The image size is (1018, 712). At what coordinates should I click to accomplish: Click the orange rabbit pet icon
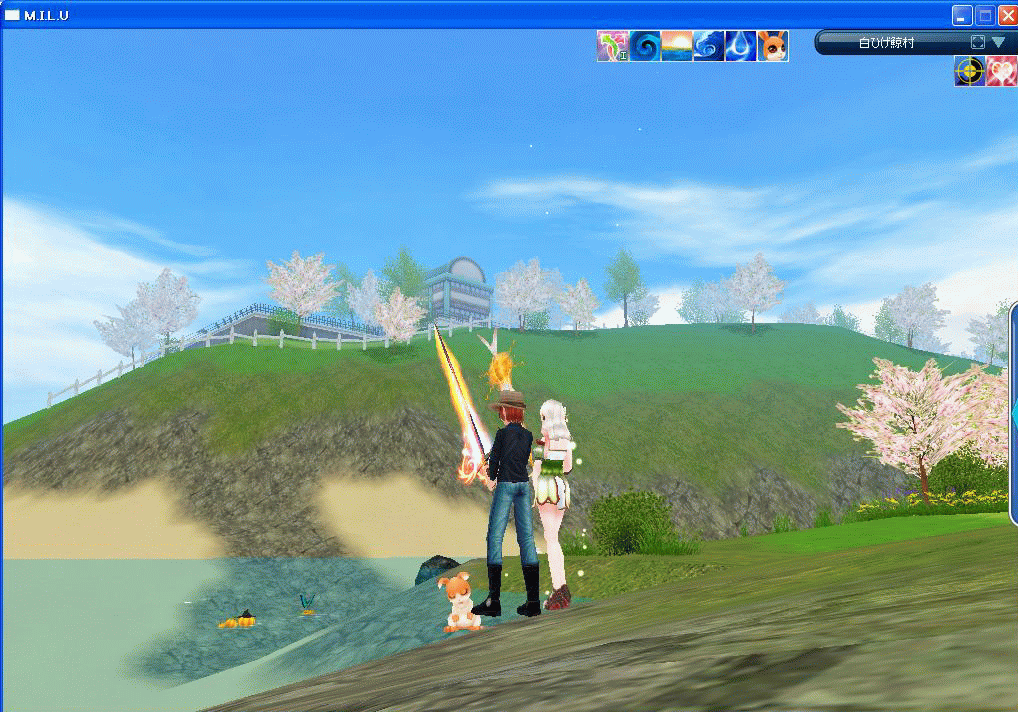click(772, 46)
